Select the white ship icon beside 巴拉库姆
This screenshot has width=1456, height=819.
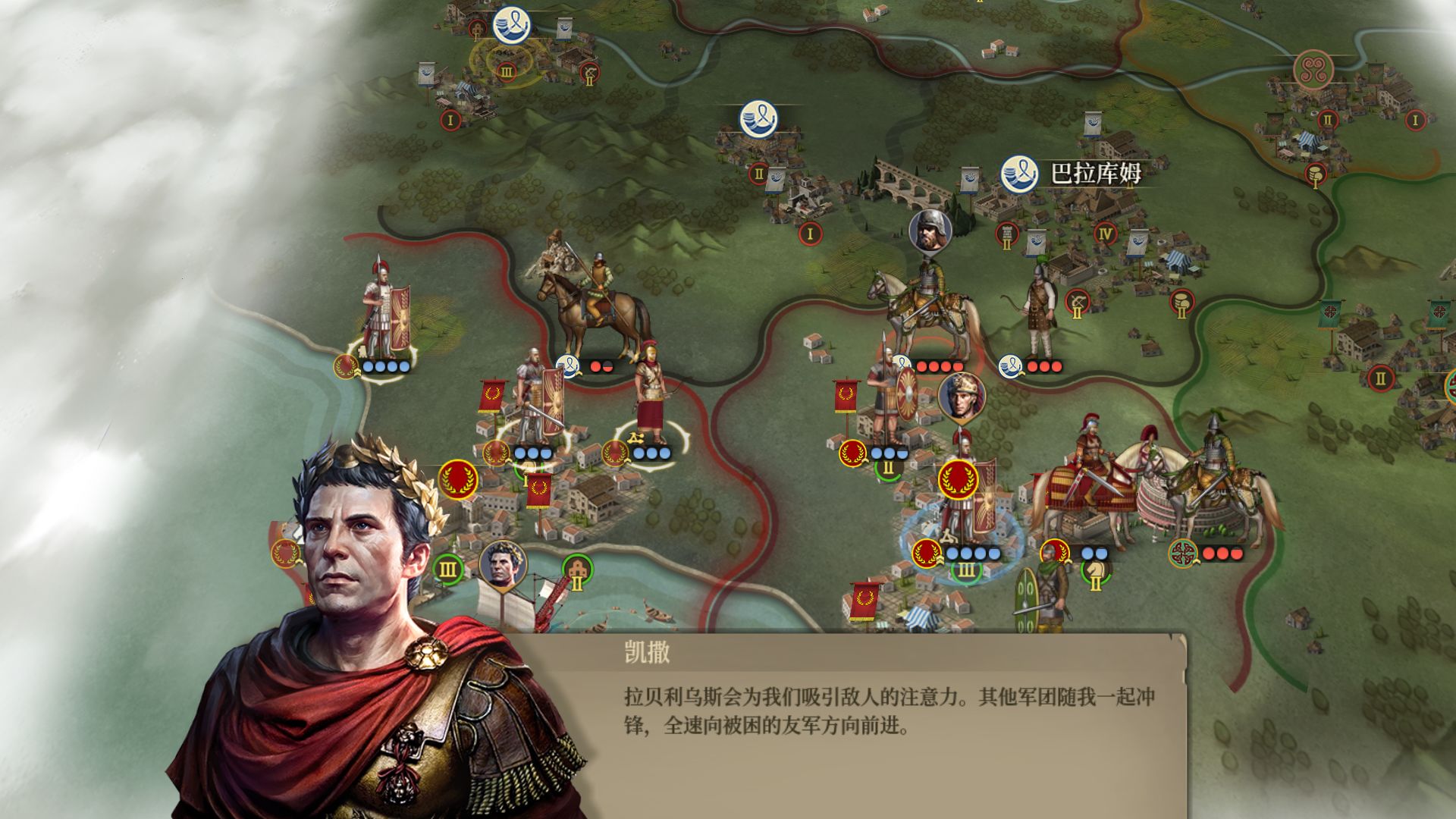(1019, 173)
